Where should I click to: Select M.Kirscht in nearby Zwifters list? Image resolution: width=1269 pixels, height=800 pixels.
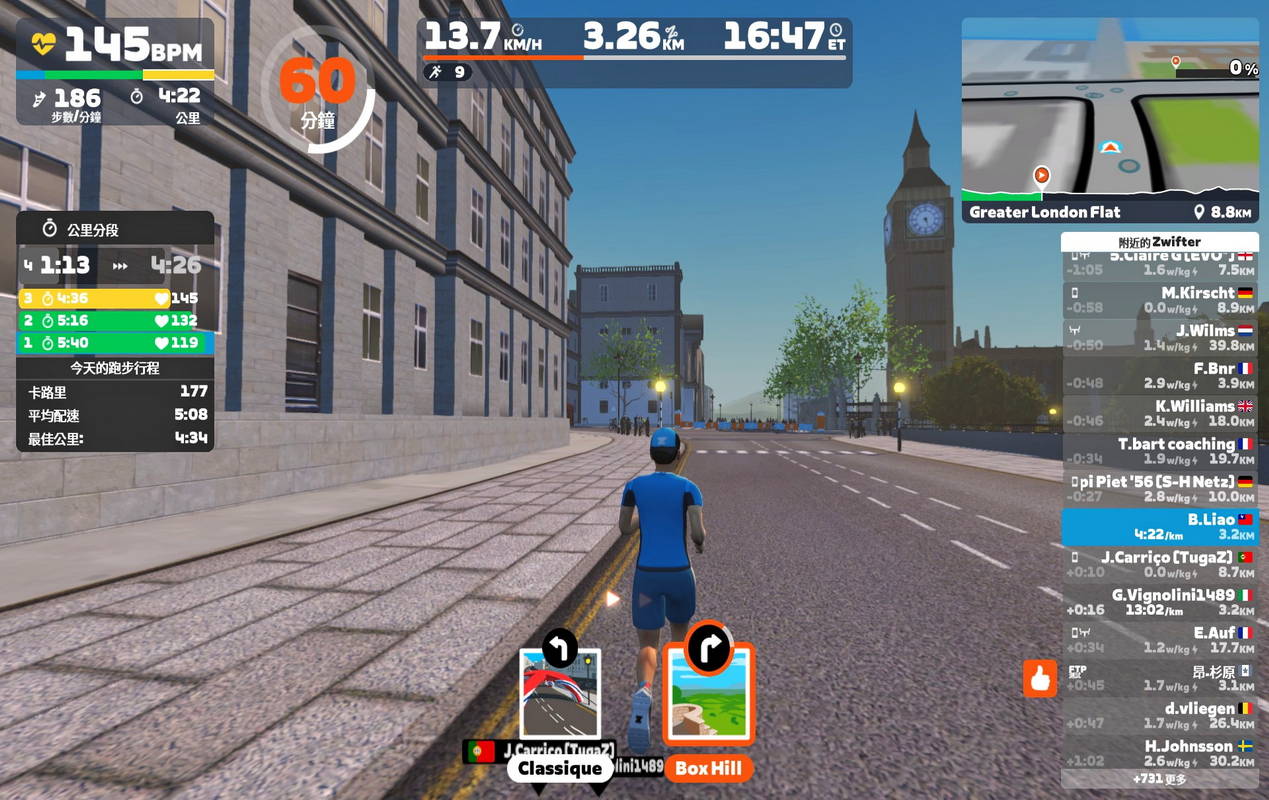pyautogui.click(x=1159, y=300)
